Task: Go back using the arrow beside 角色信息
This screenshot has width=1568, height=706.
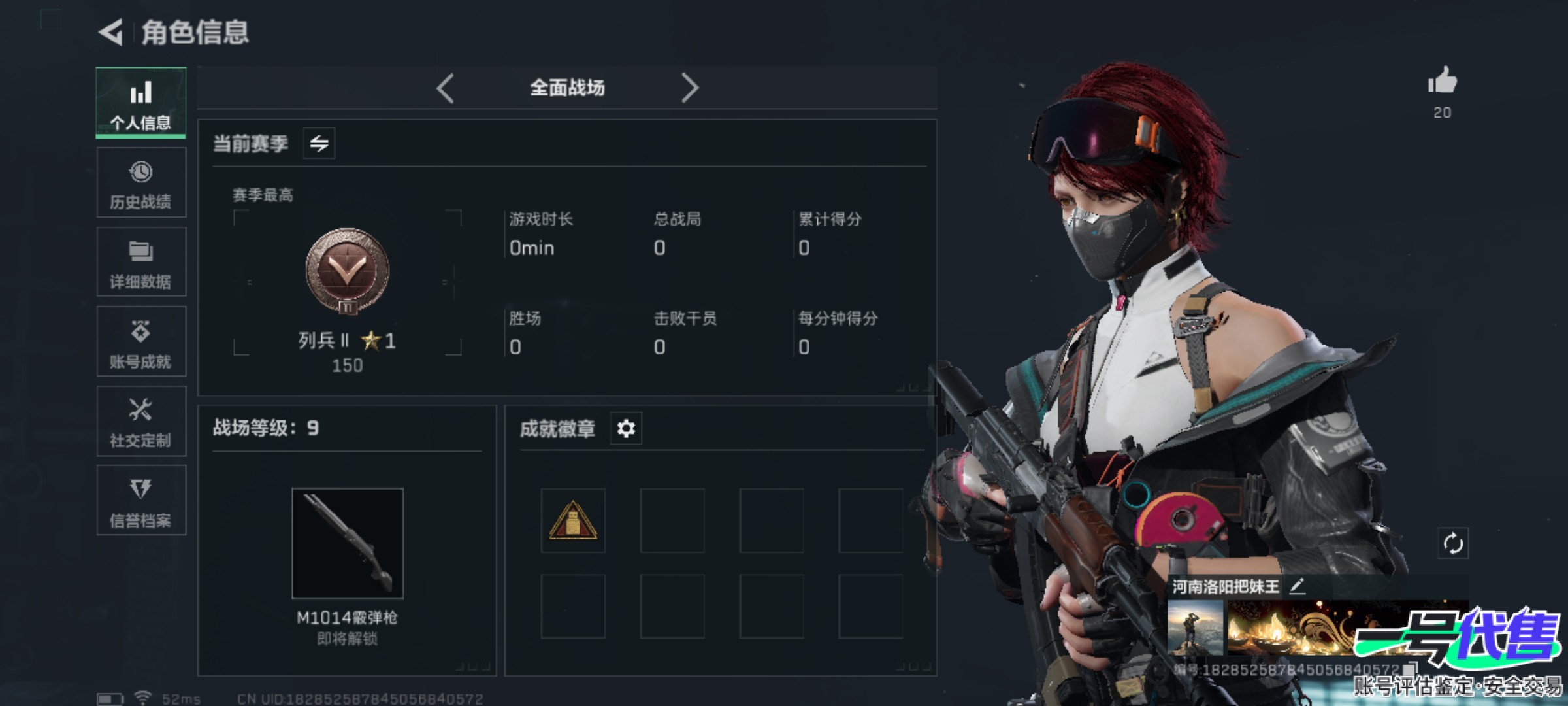Action: pos(111,32)
